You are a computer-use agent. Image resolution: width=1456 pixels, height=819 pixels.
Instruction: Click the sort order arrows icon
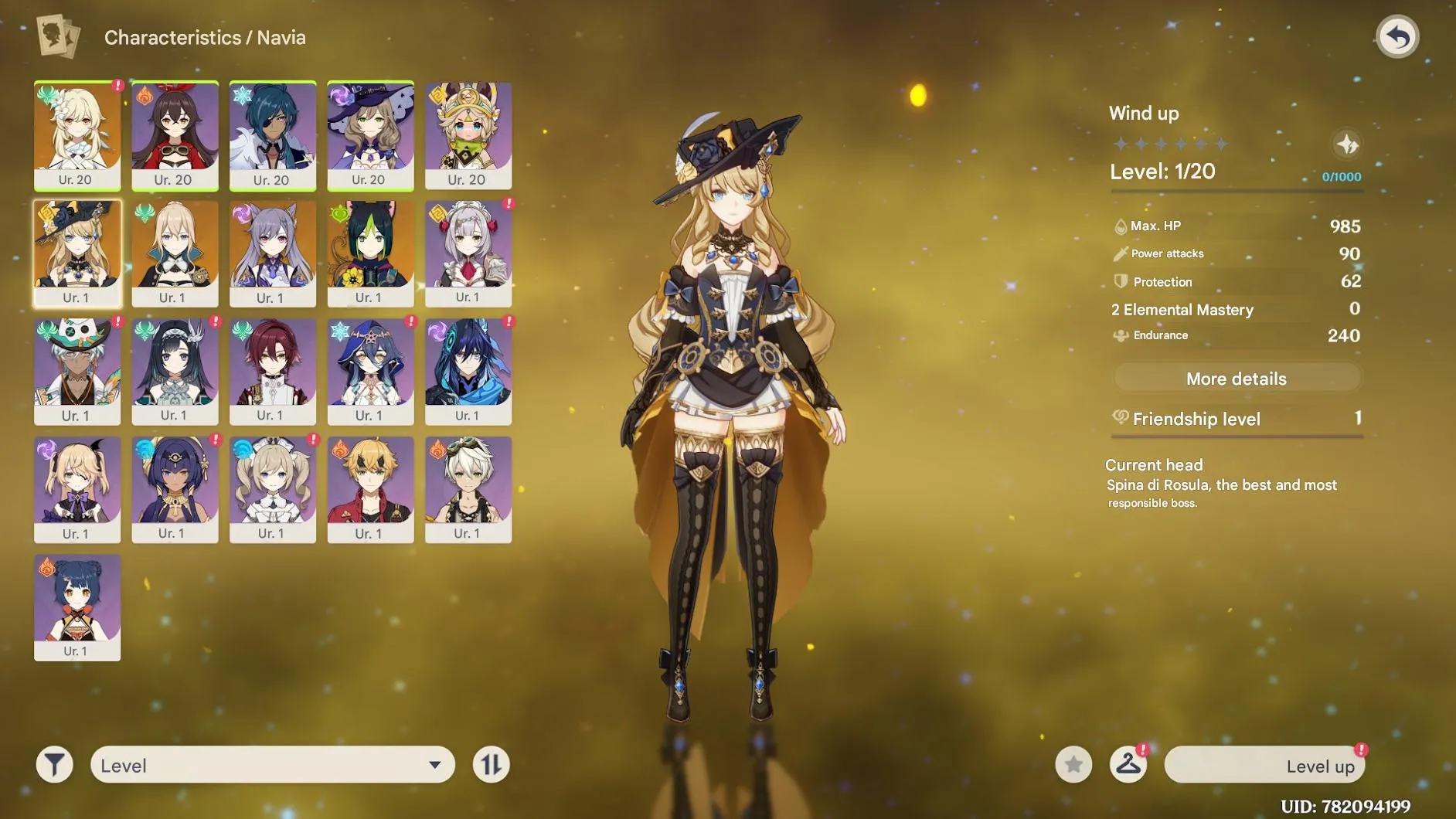tap(492, 764)
